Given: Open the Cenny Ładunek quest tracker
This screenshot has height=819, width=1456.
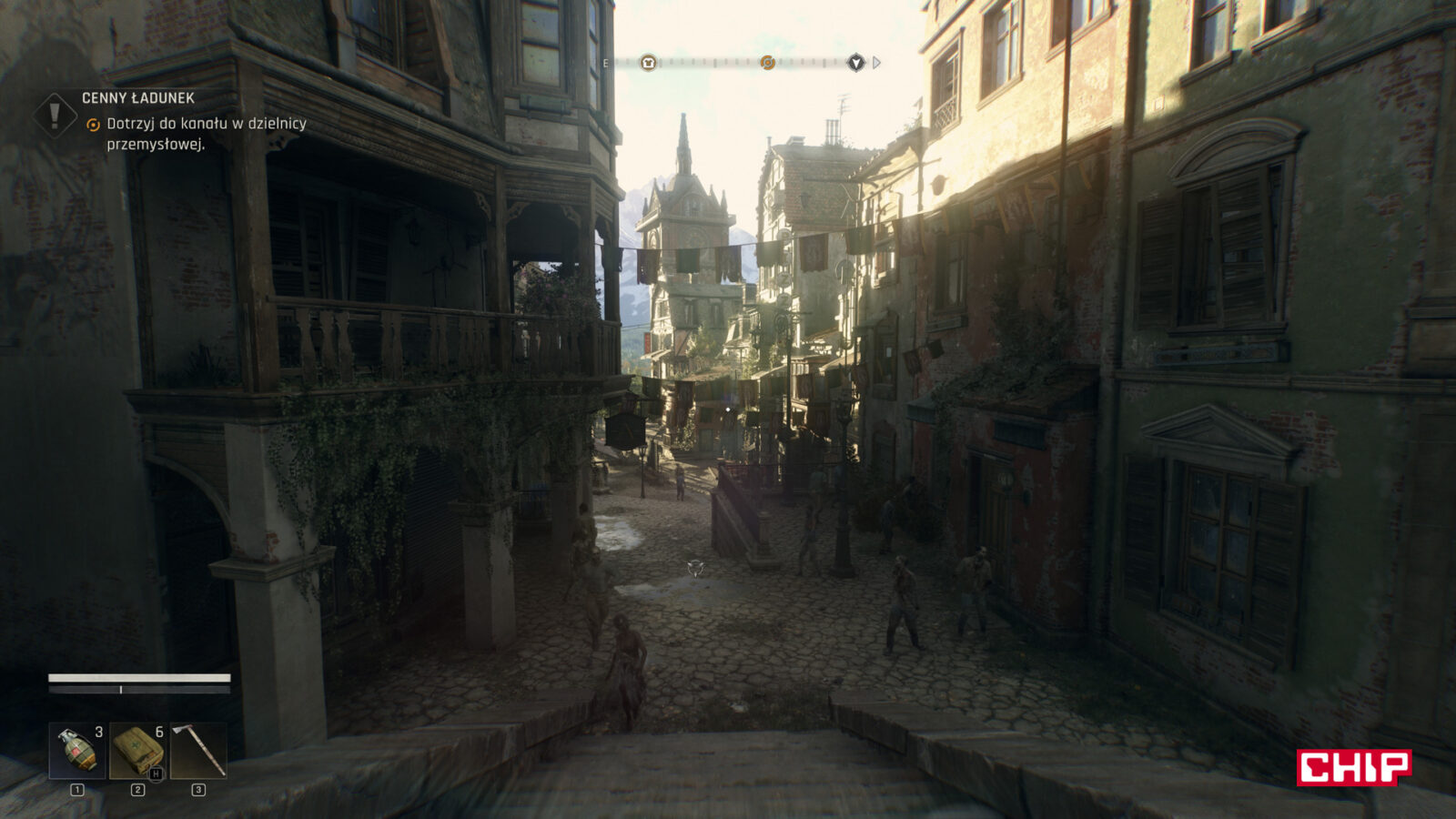Looking at the screenshot, I should click(138, 98).
